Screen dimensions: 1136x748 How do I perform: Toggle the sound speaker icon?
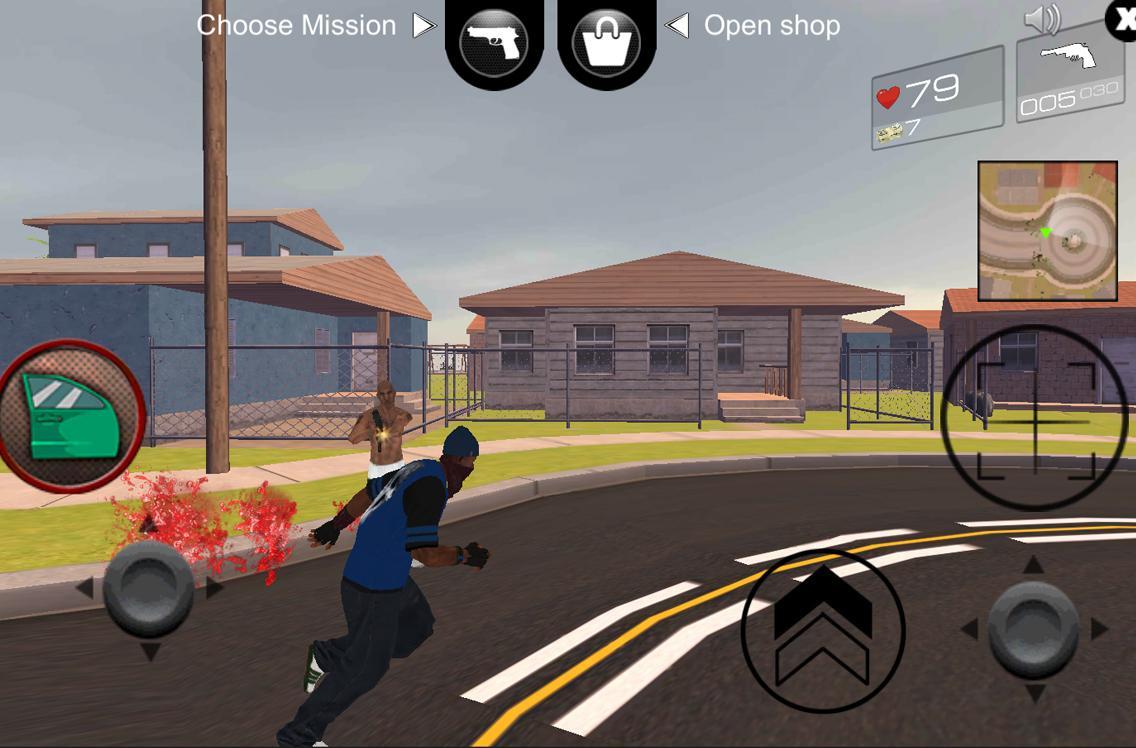(x=1042, y=19)
